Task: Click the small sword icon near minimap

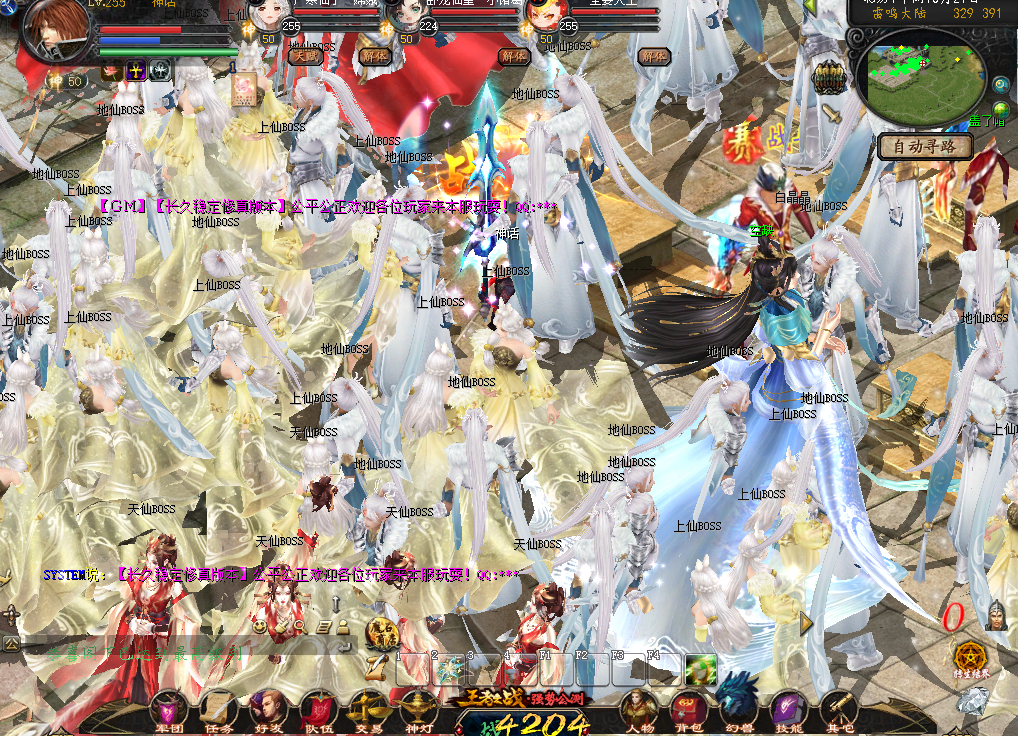Action: (833, 115)
